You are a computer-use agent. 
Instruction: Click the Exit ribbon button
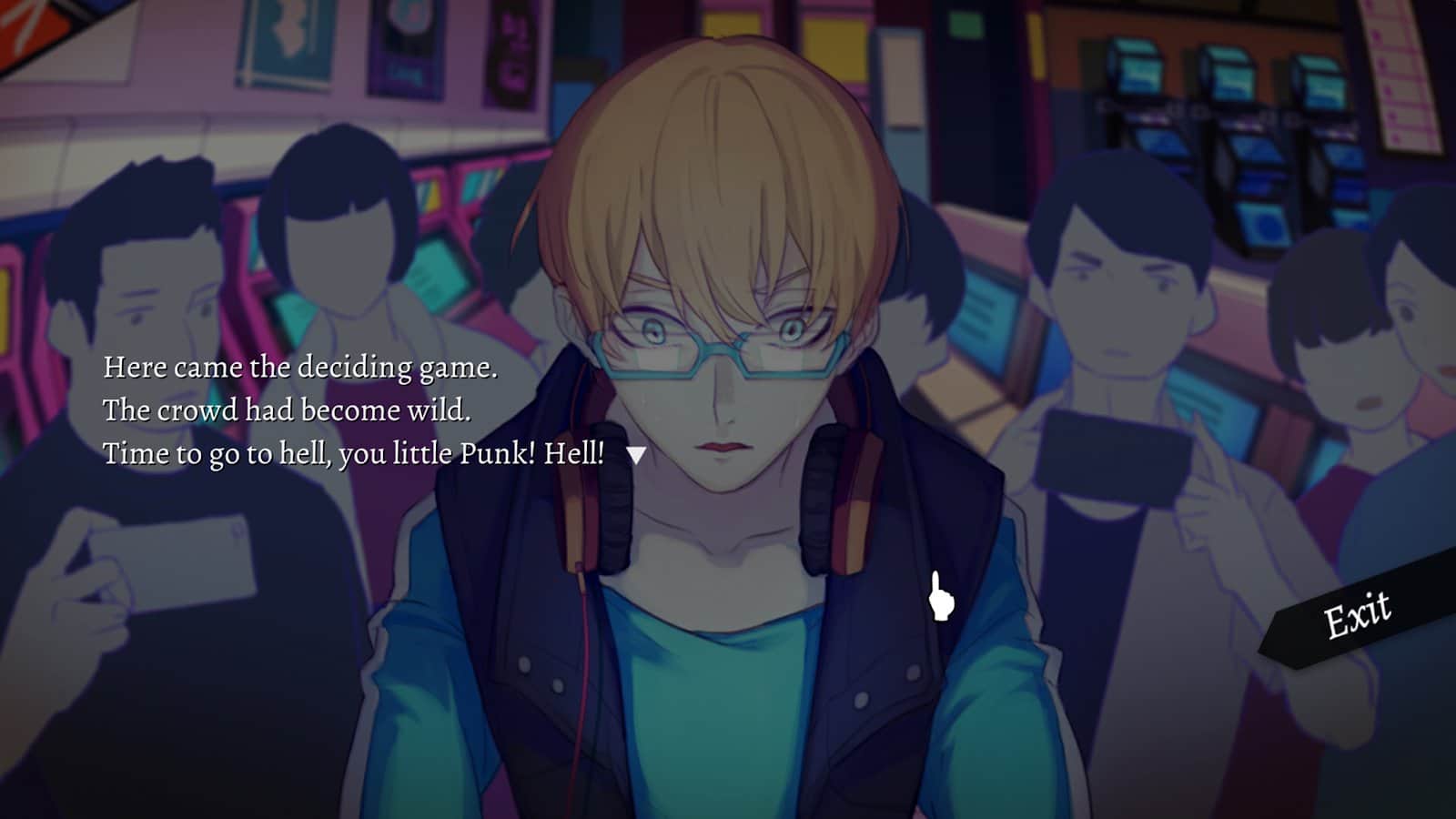[x=1357, y=615]
